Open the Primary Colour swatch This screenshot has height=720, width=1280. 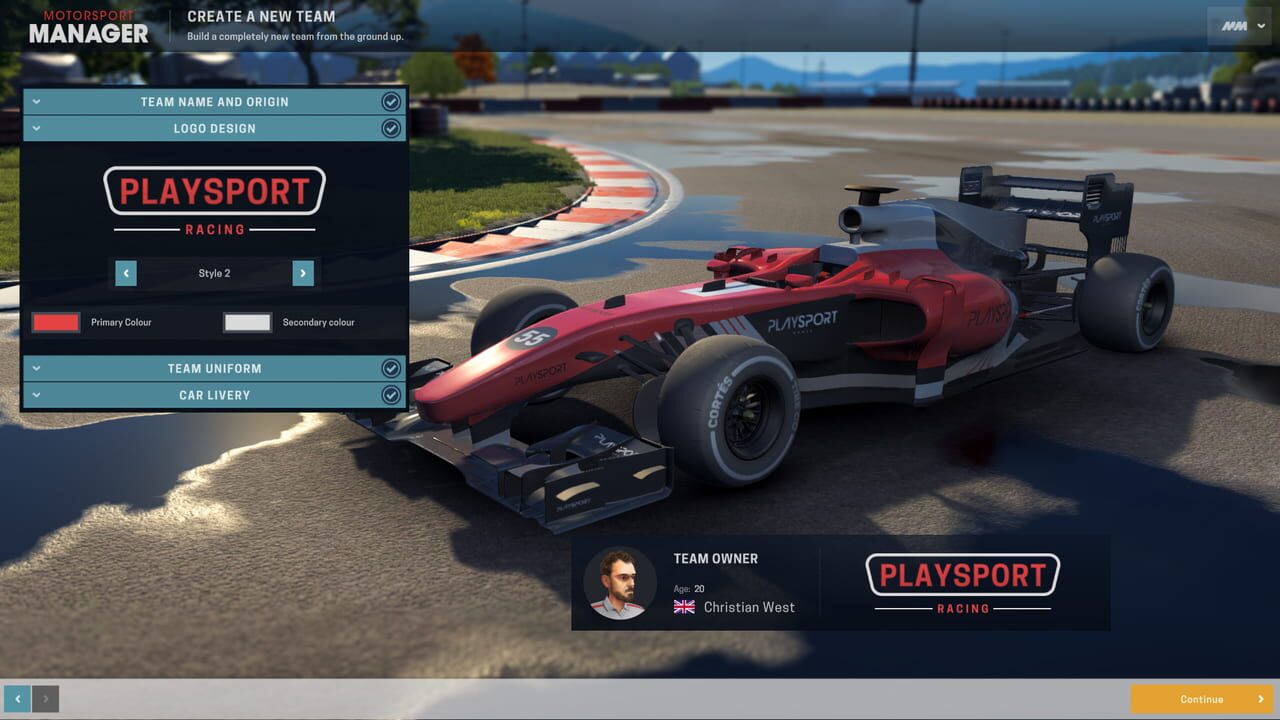coord(55,322)
